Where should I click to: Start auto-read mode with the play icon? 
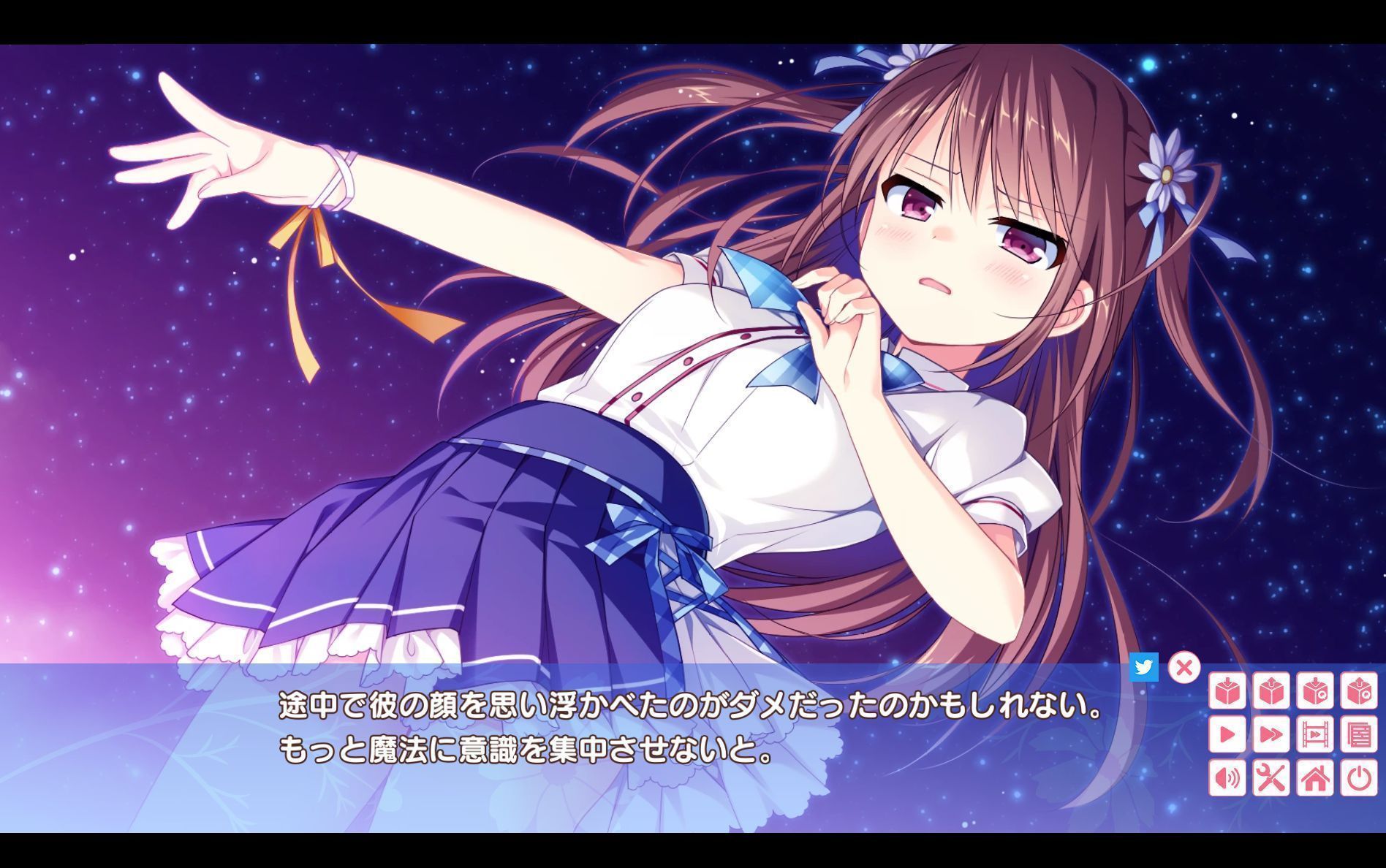point(1227,734)
